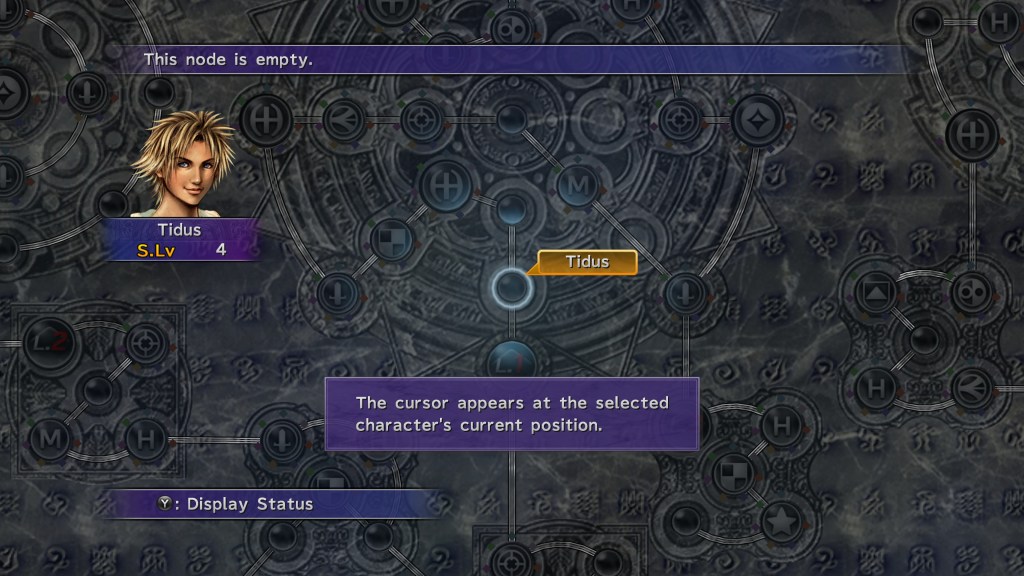This screenshot has height=576, width=1024.
Task: Dismiss the cursor tutorial message box
Action: [x=511, y=414]
